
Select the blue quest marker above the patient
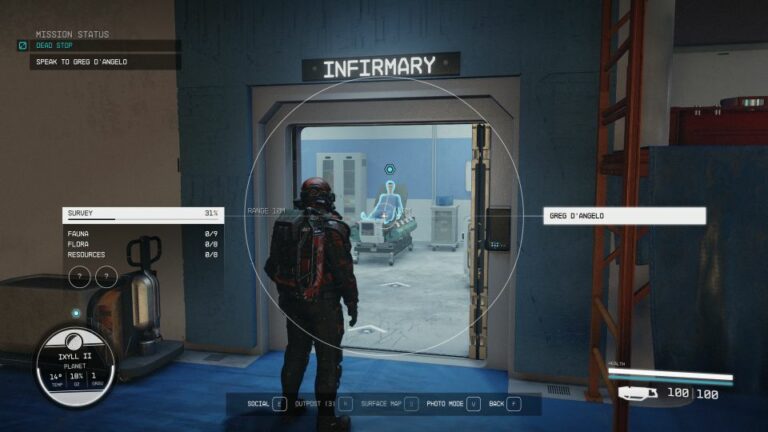[x=389, y=170]
